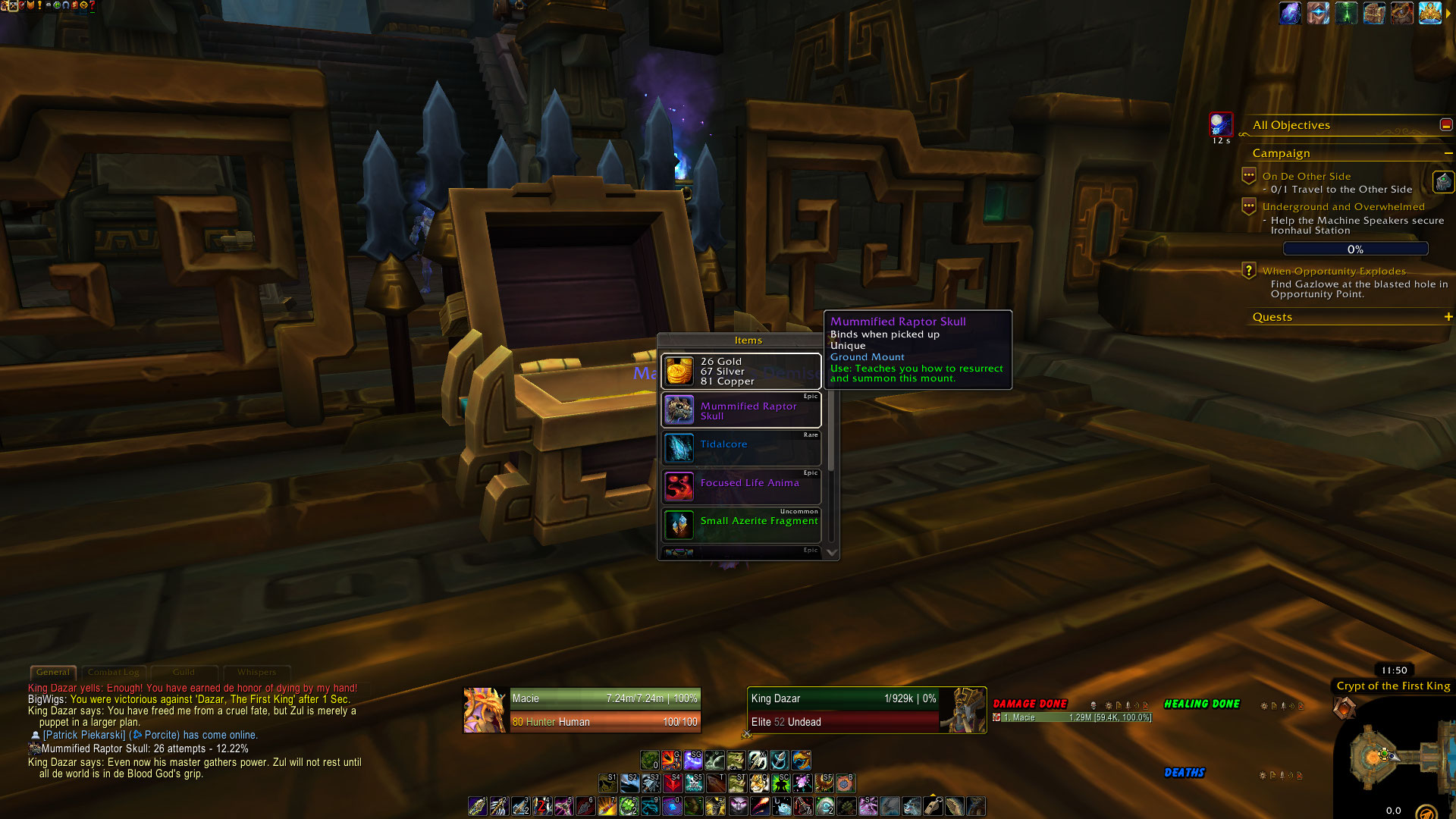Expand the Quests section
Image resolution: width=1456 pixels, height=819 pixels.
click(x=1448, y=317)
